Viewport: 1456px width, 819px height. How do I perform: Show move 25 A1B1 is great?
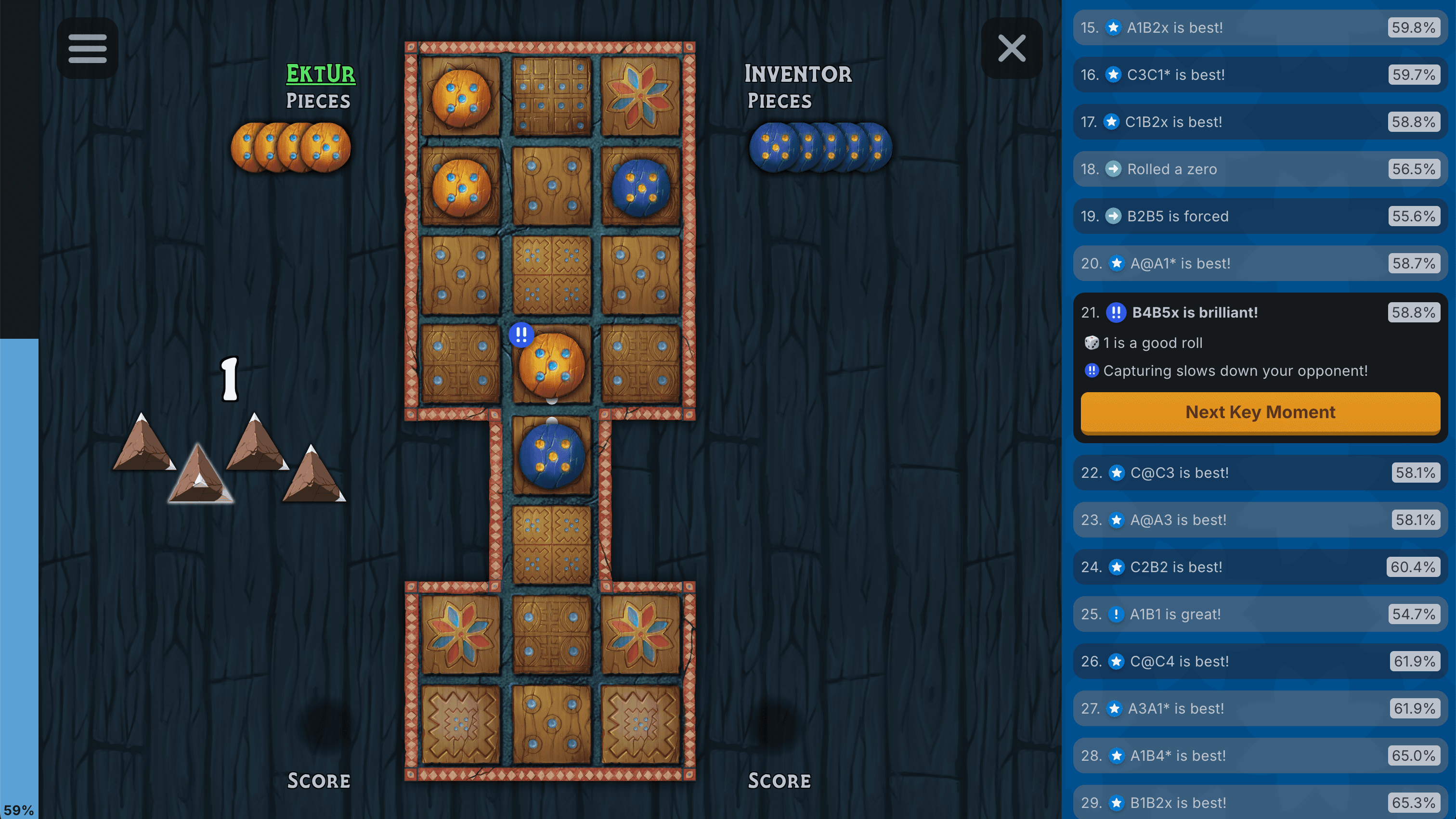(1260, 614)
